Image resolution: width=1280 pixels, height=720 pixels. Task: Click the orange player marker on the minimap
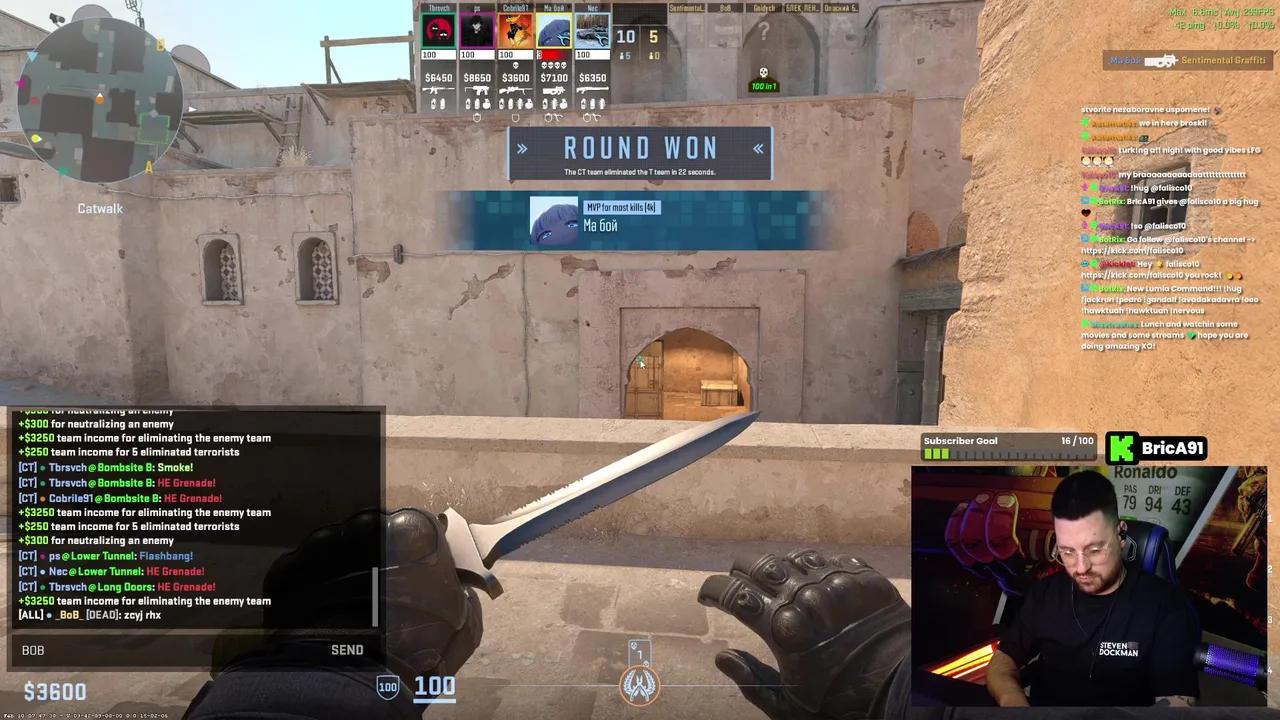pos(101,99)
